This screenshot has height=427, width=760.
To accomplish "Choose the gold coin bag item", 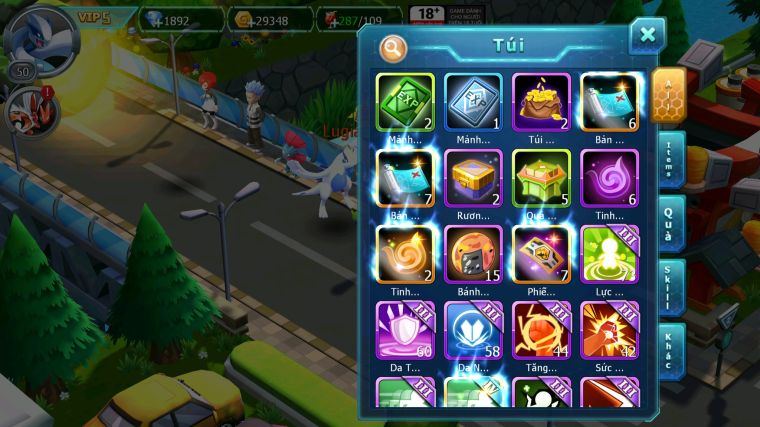I will 541,103.
